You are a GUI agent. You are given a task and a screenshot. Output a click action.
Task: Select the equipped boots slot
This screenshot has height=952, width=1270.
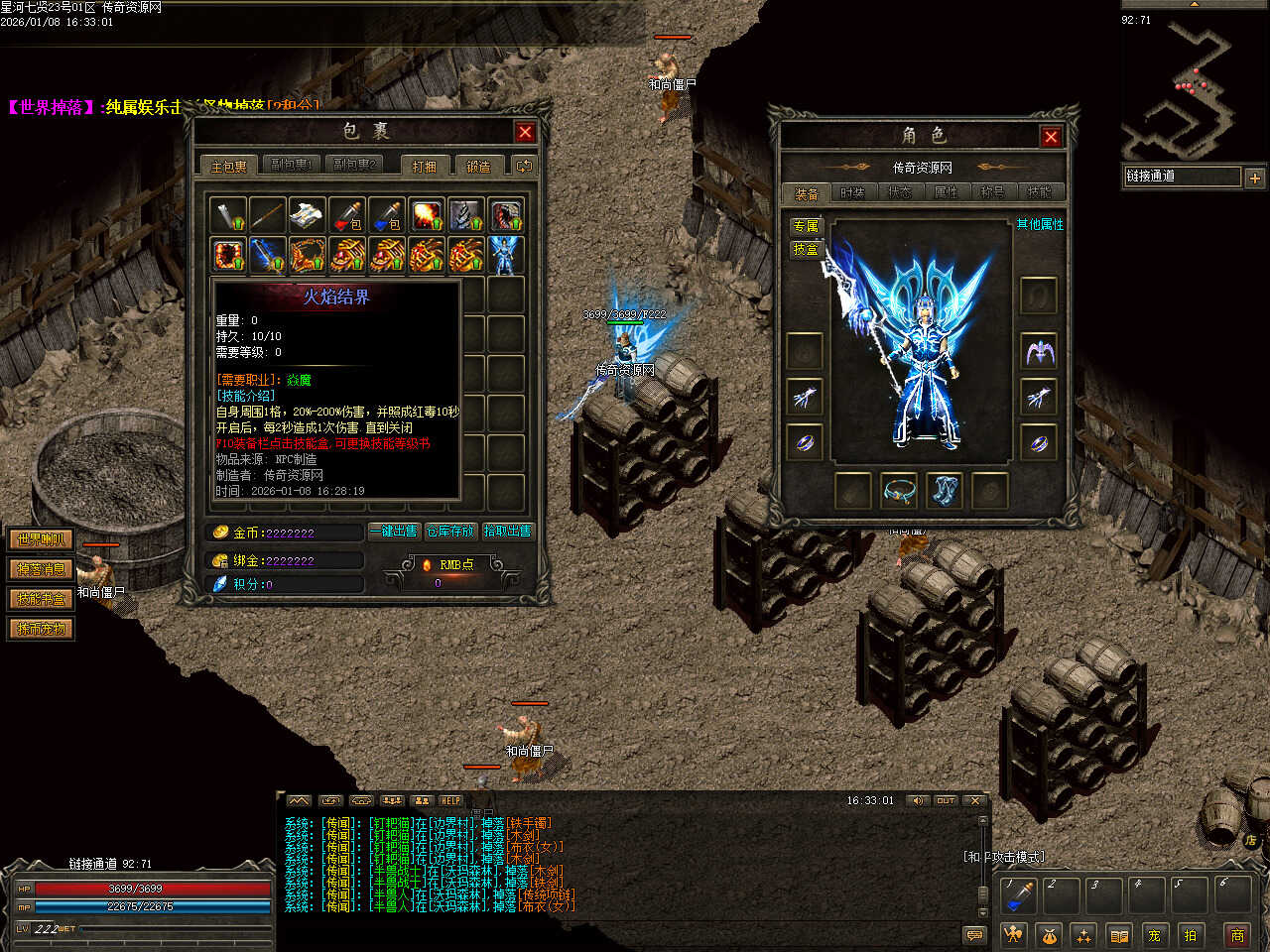point(945,490)
